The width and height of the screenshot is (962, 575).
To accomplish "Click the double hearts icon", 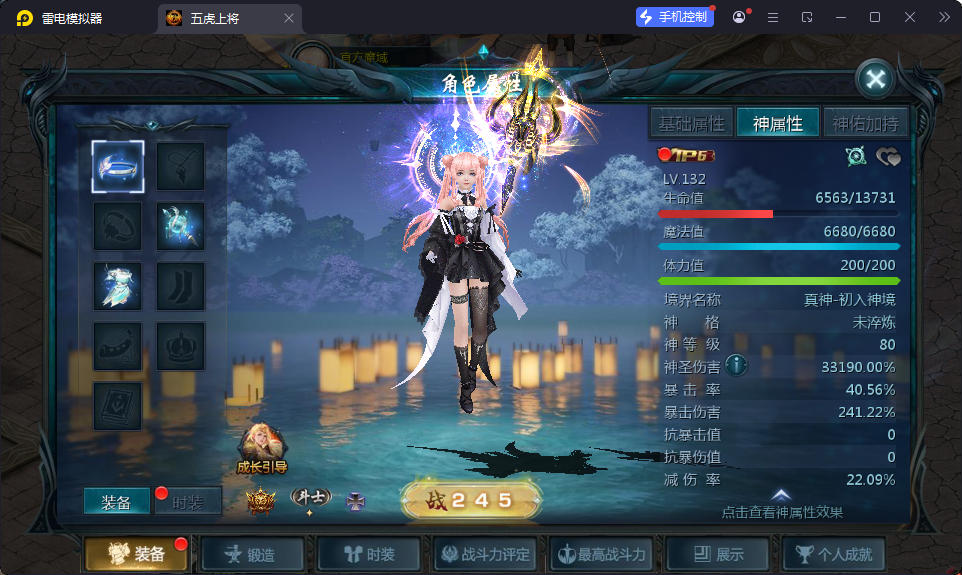I will coord(888,156).
